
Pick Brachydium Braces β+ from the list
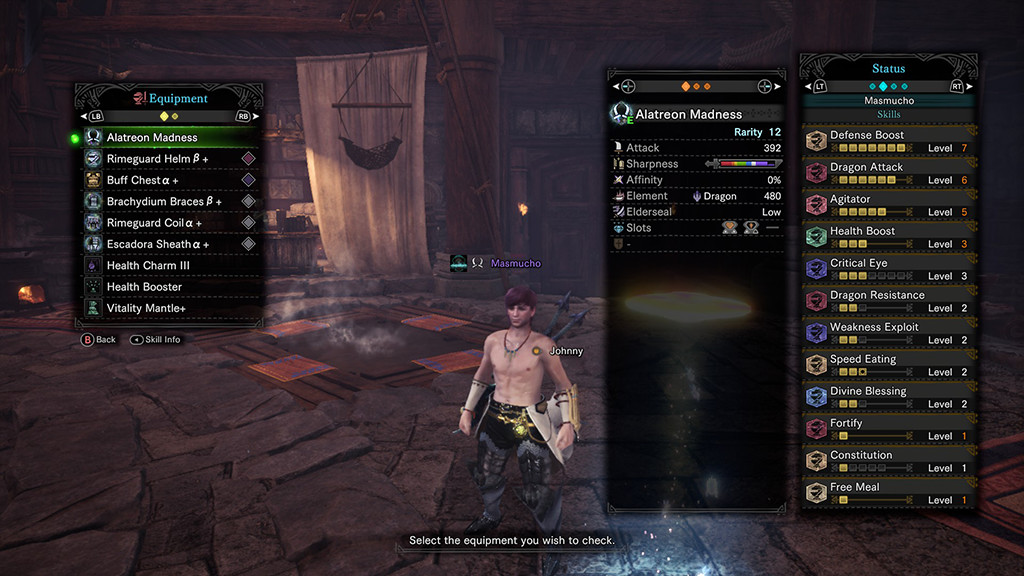coord(164,202)
